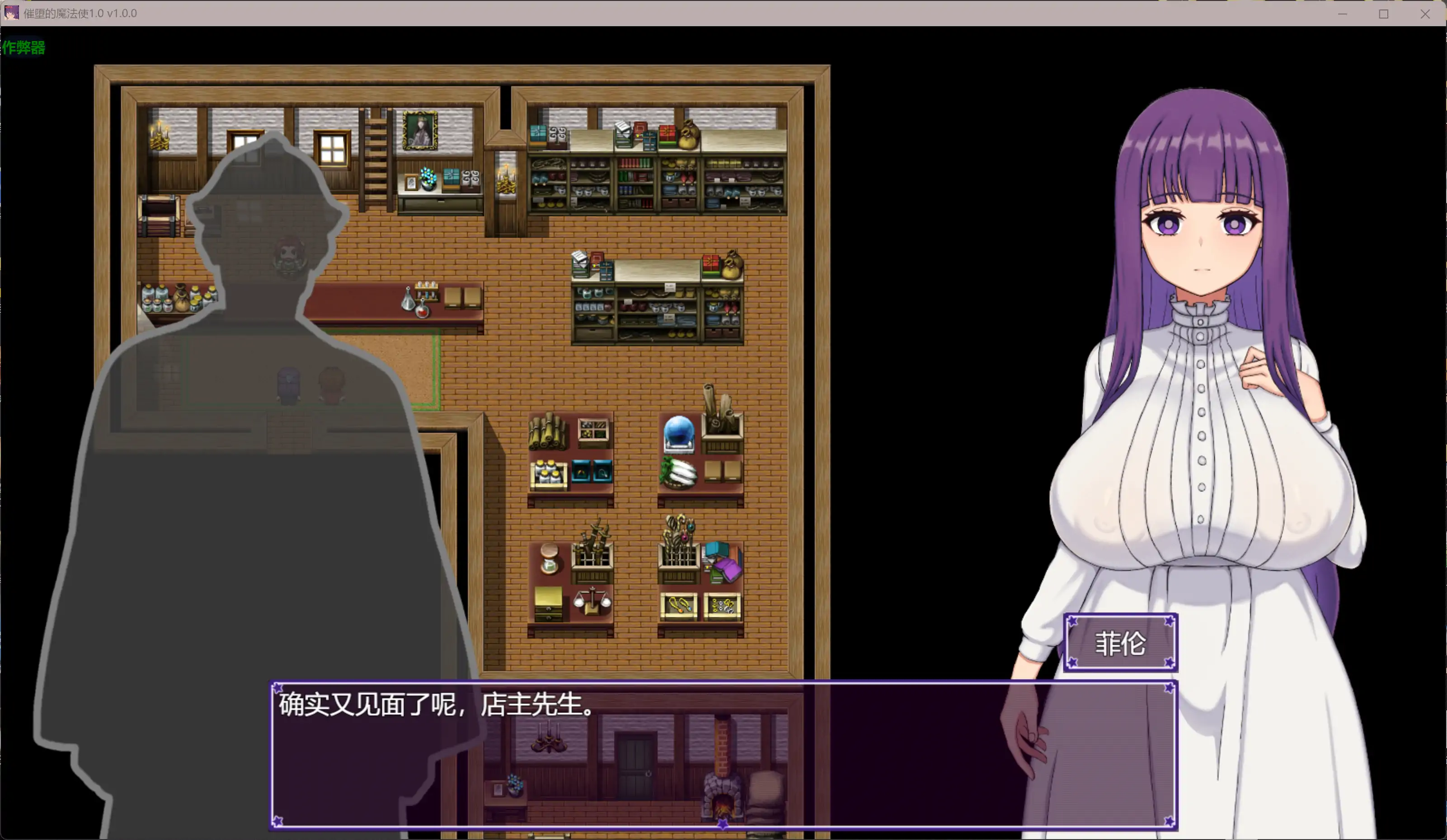Screen dimensions: 1447x840
Task: Open the 作弊器 cheat menu
Action: click(x=24, y=48)
